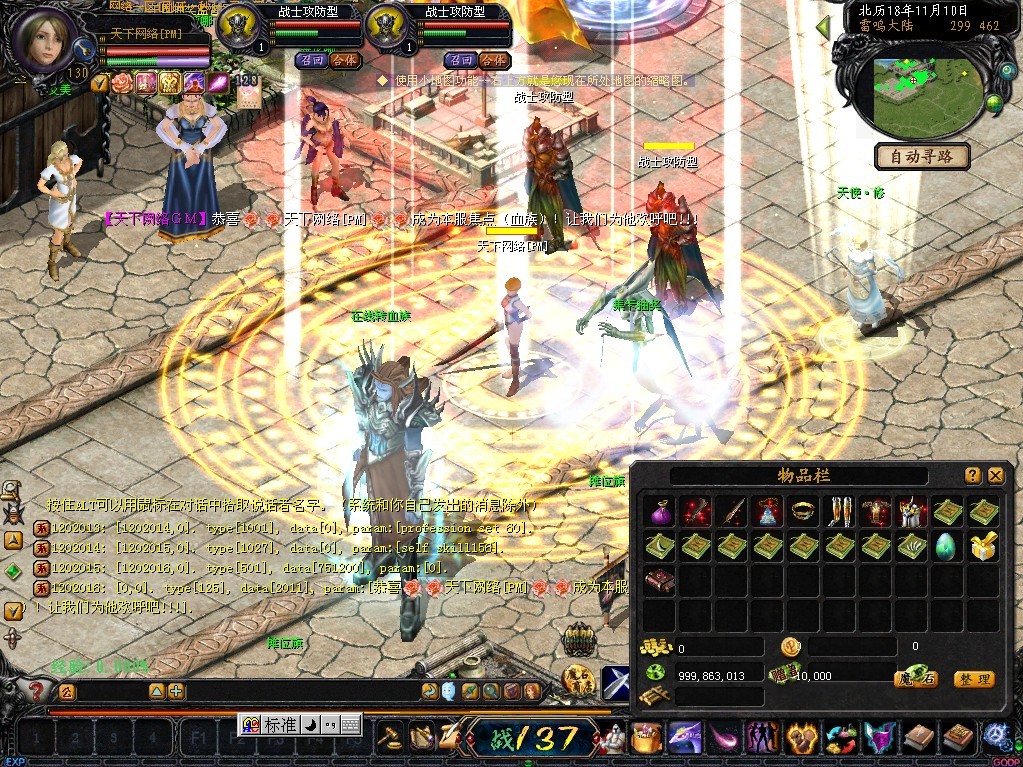Image resolution: width=1023 pixels, height=767 pixels.
Task: Click the player character portrait
Action: click(x=42, y=40)
